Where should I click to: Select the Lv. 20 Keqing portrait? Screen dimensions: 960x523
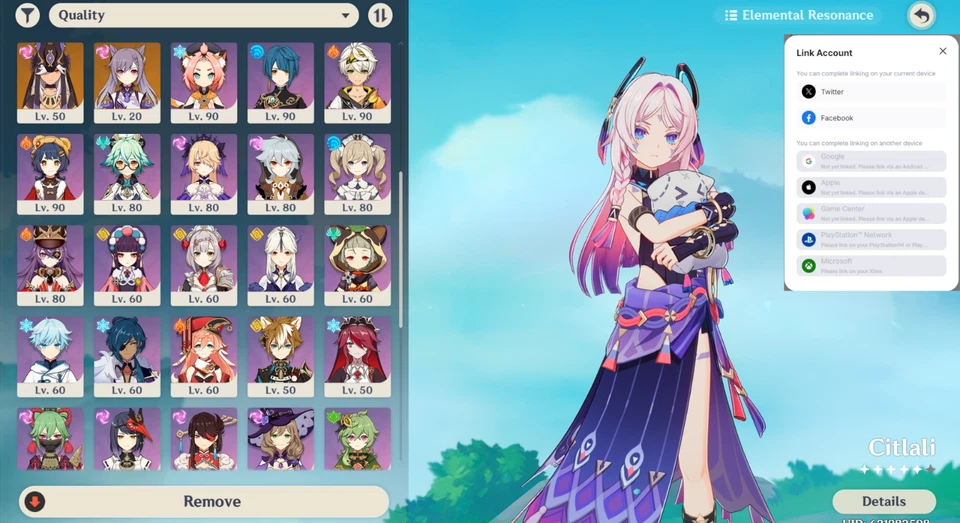[127, 83]
